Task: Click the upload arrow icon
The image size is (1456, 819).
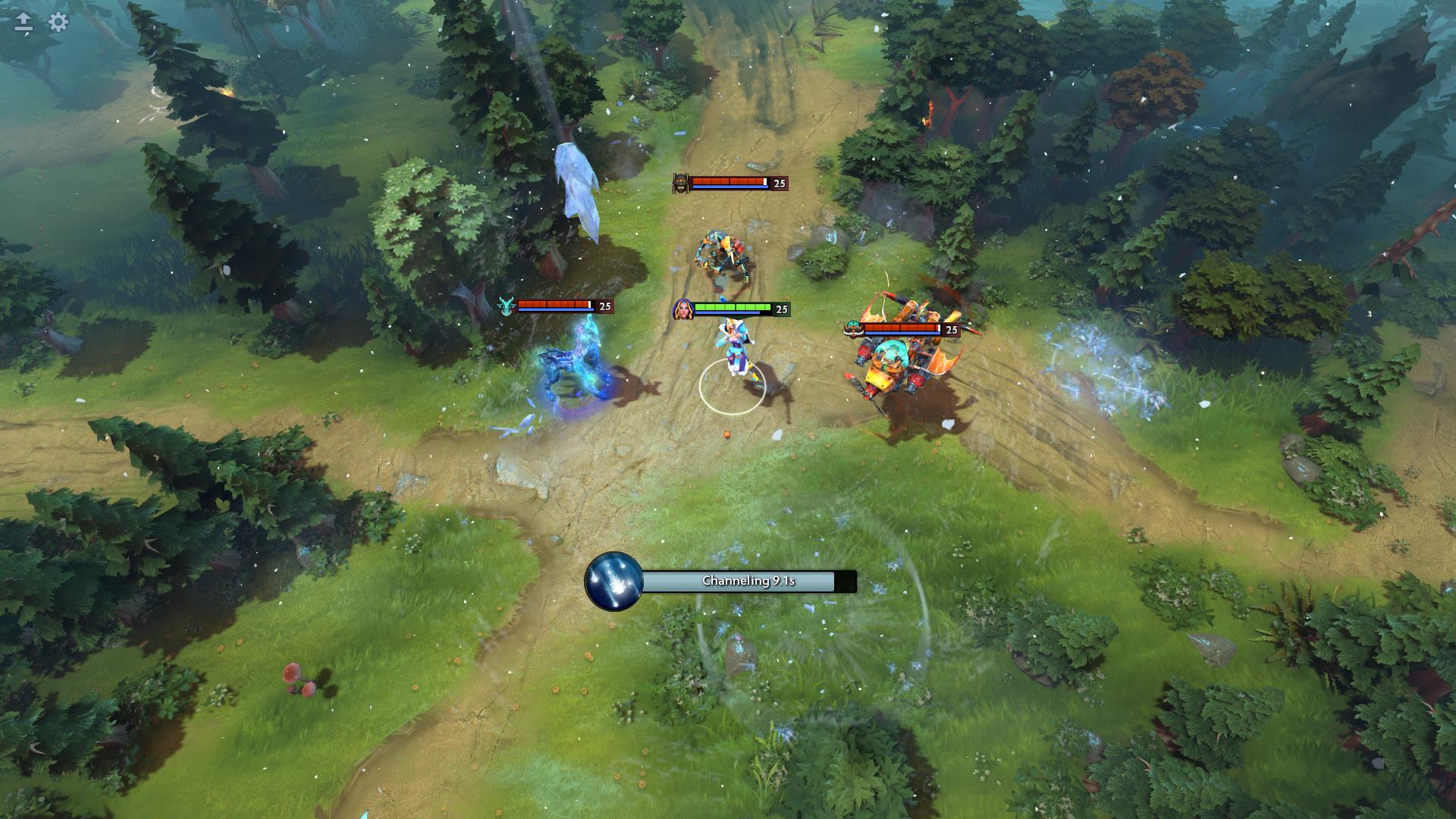Action: (x=24, y=22)
